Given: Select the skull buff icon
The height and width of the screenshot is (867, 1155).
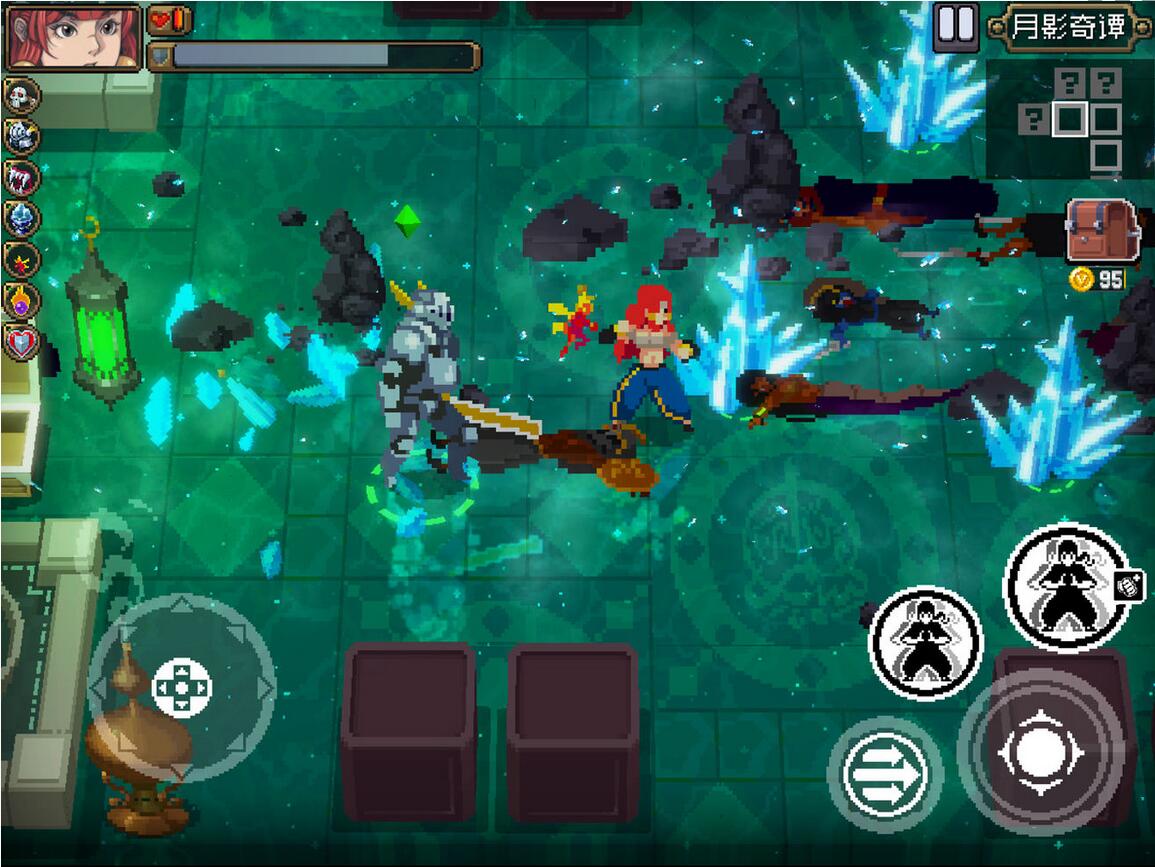Looking at the screenshot, I should 22,96.
